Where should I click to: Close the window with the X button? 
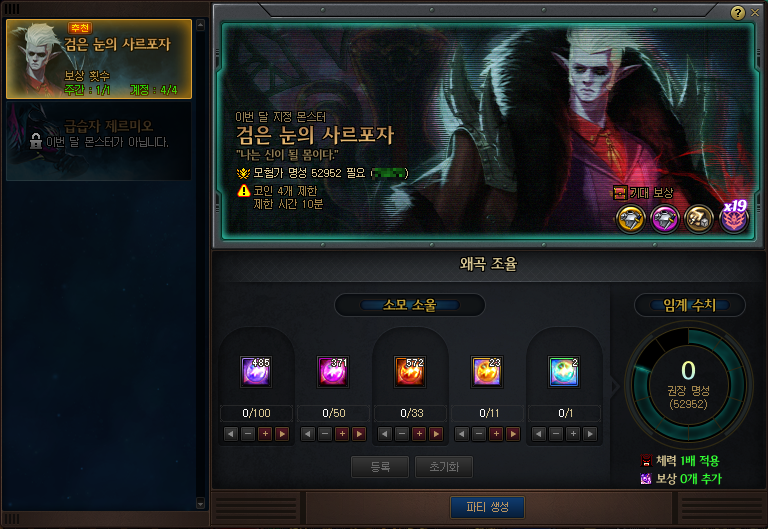coord(753,13)
